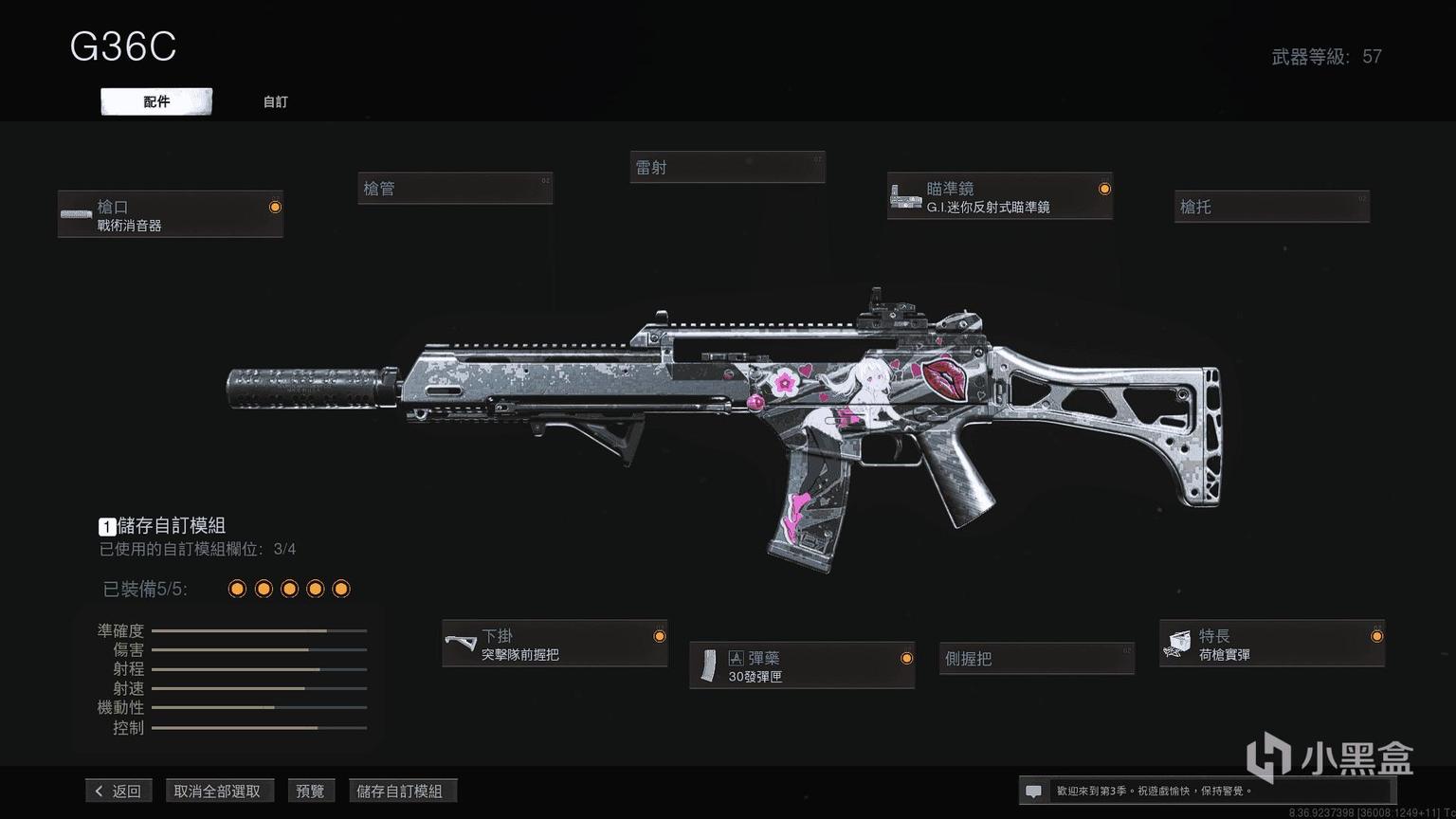
Task: Select the 下掛 underbarrel slot with 突擊隊前握把
Action: click(x=555, y=645)
